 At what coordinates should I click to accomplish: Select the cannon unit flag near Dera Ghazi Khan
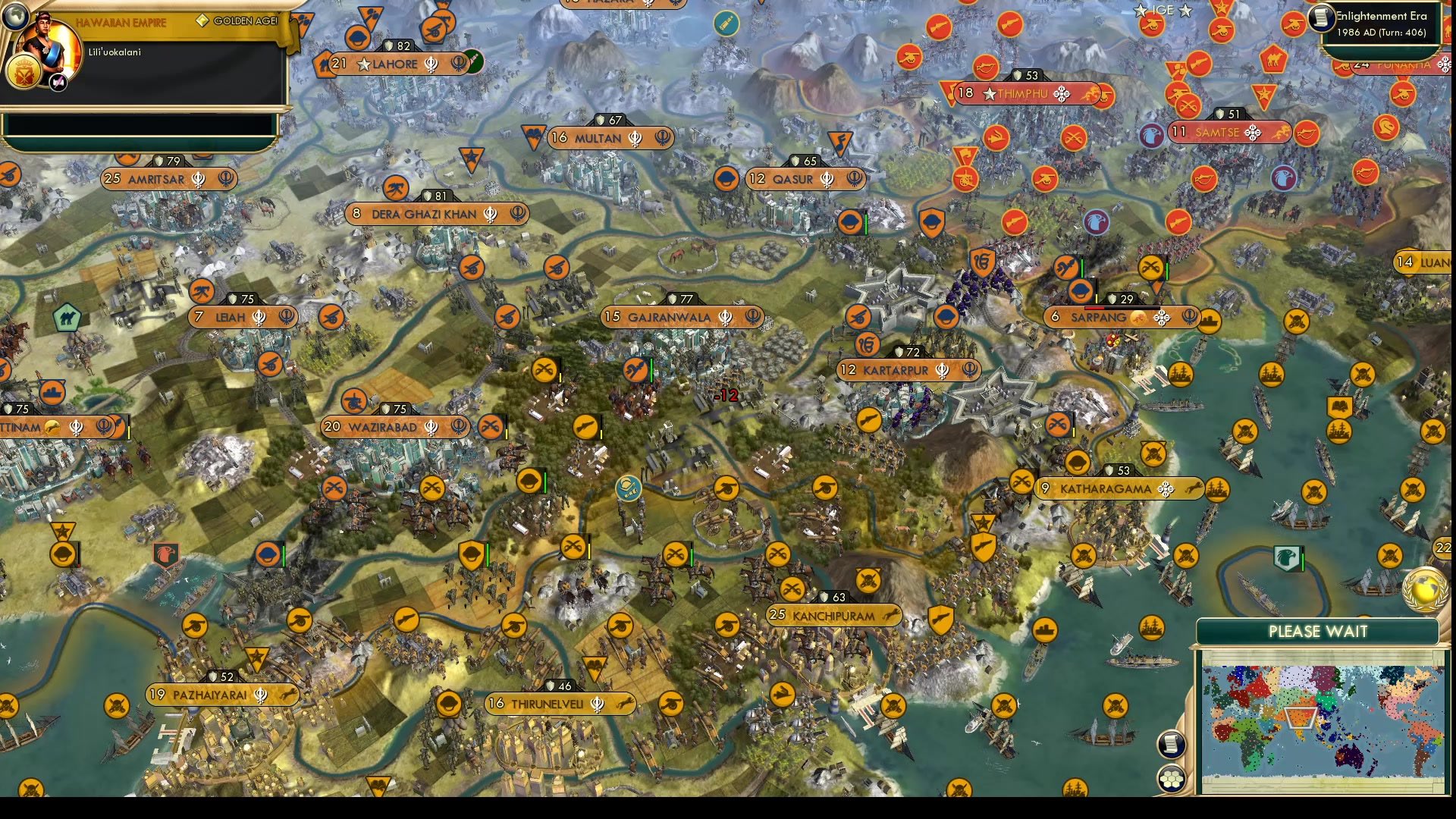point(473,266)
